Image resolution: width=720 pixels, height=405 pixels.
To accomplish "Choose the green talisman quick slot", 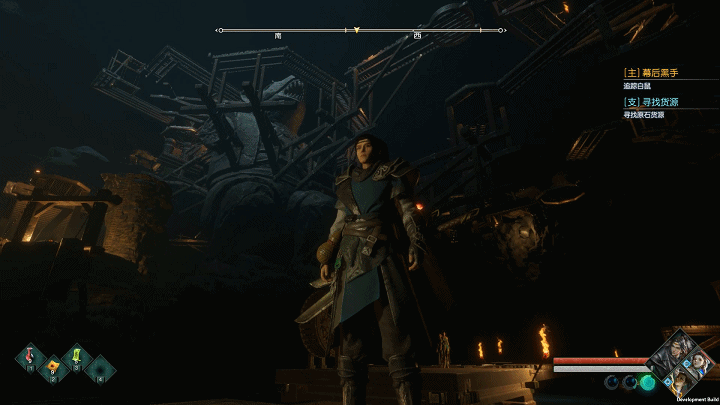I will pyautogui.click(x=76, y=357).
